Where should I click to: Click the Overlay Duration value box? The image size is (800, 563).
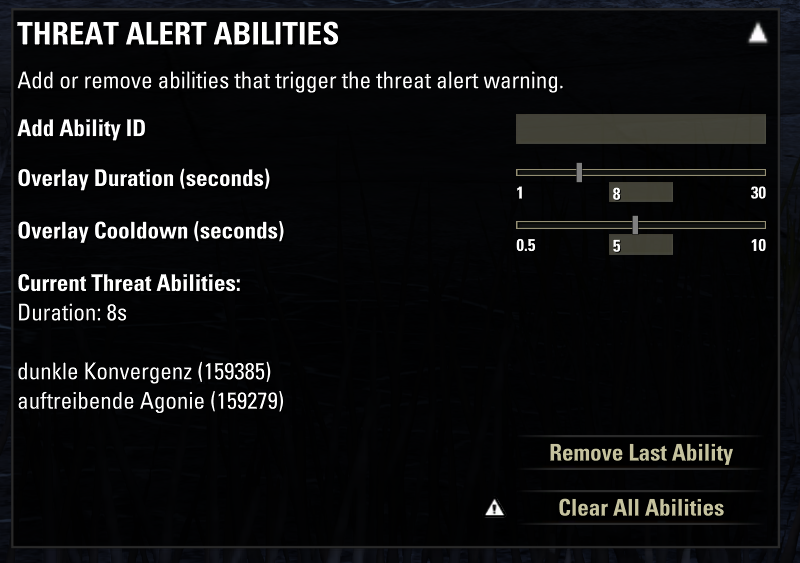(x=640, y=193)
